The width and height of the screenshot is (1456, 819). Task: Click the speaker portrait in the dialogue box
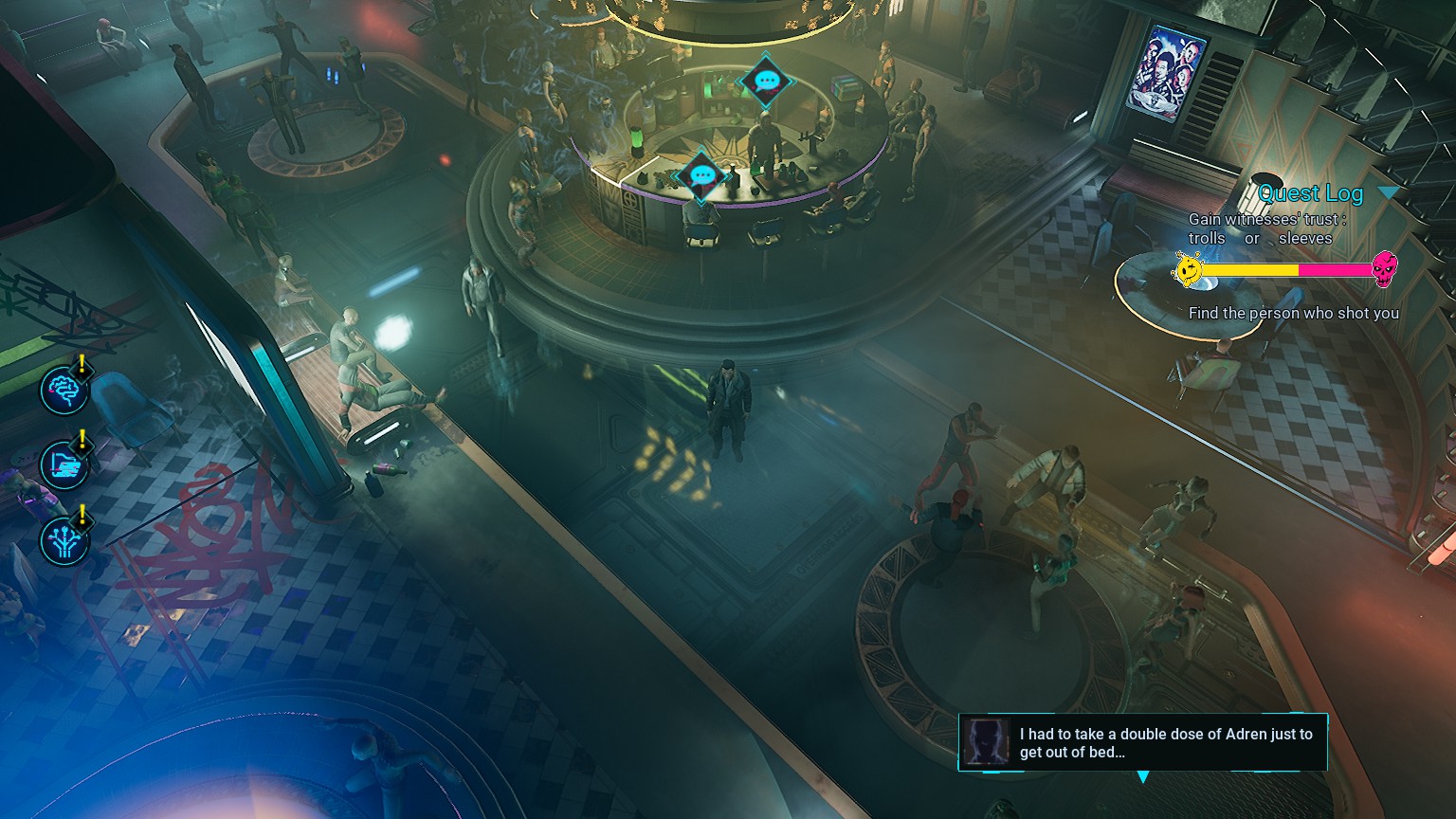[986, 741]
